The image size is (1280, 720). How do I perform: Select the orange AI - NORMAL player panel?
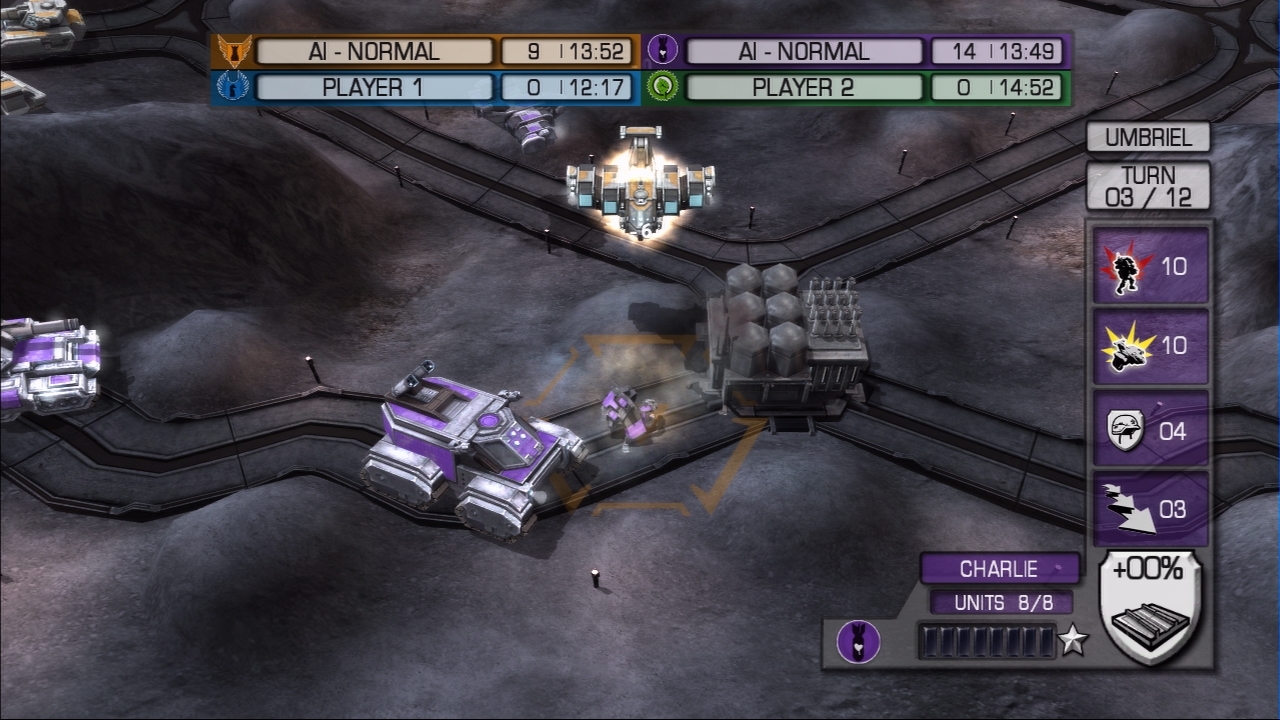point(374,51)
